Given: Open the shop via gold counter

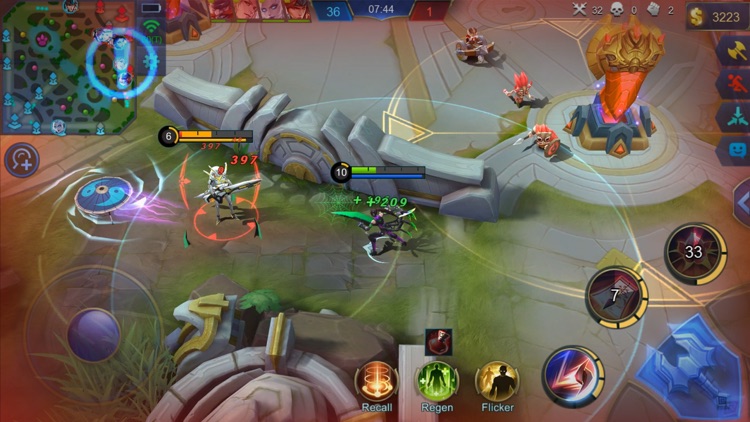Looking at the screenshot, I should click(x=717, y=17).
